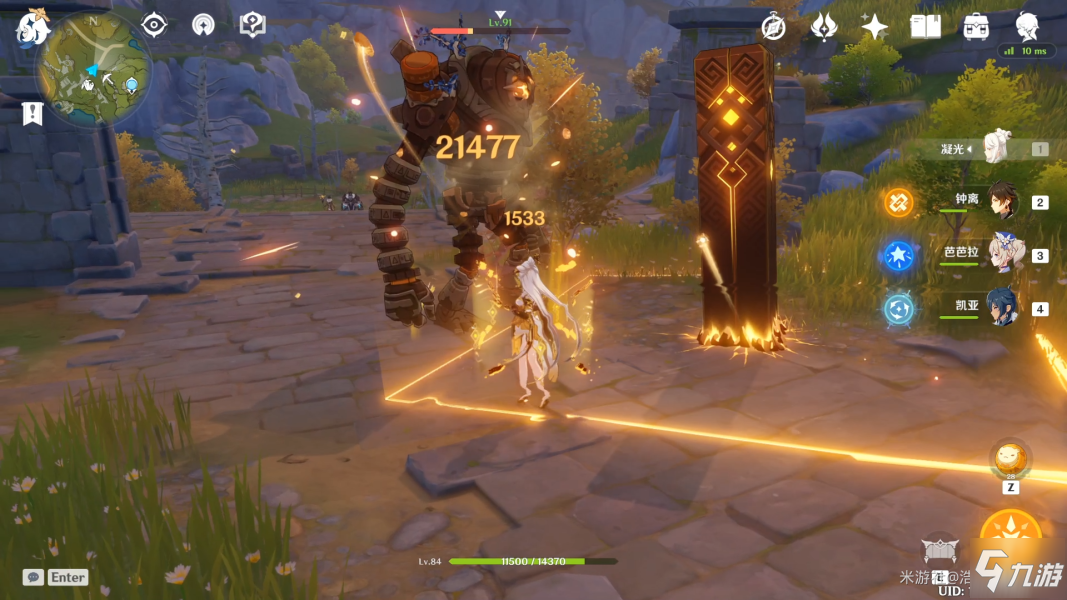This screenshot has width=1067, height=600.
Task: Open the character profile screen
Action: (1027, 25)
